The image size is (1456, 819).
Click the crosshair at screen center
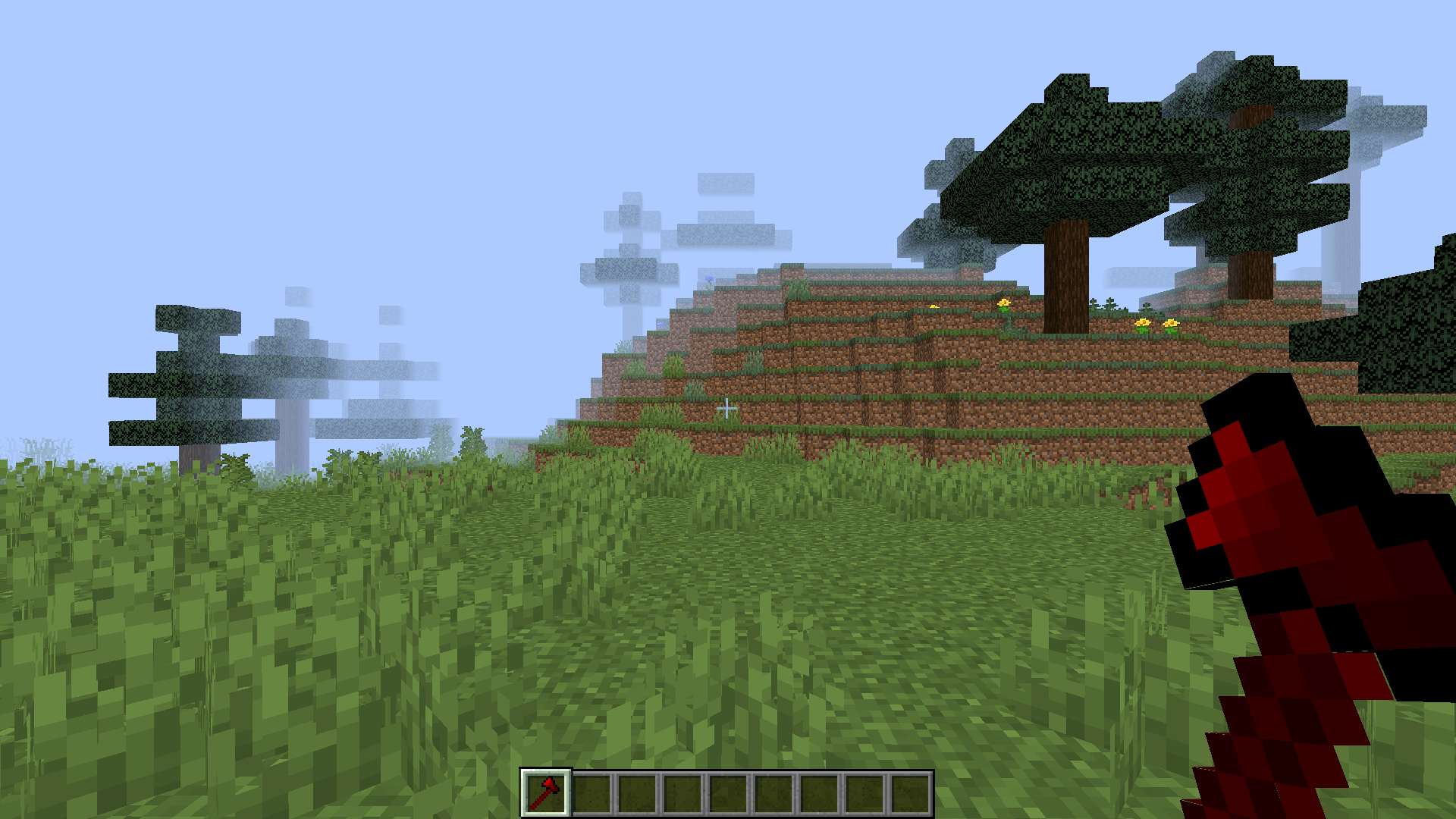728,409
